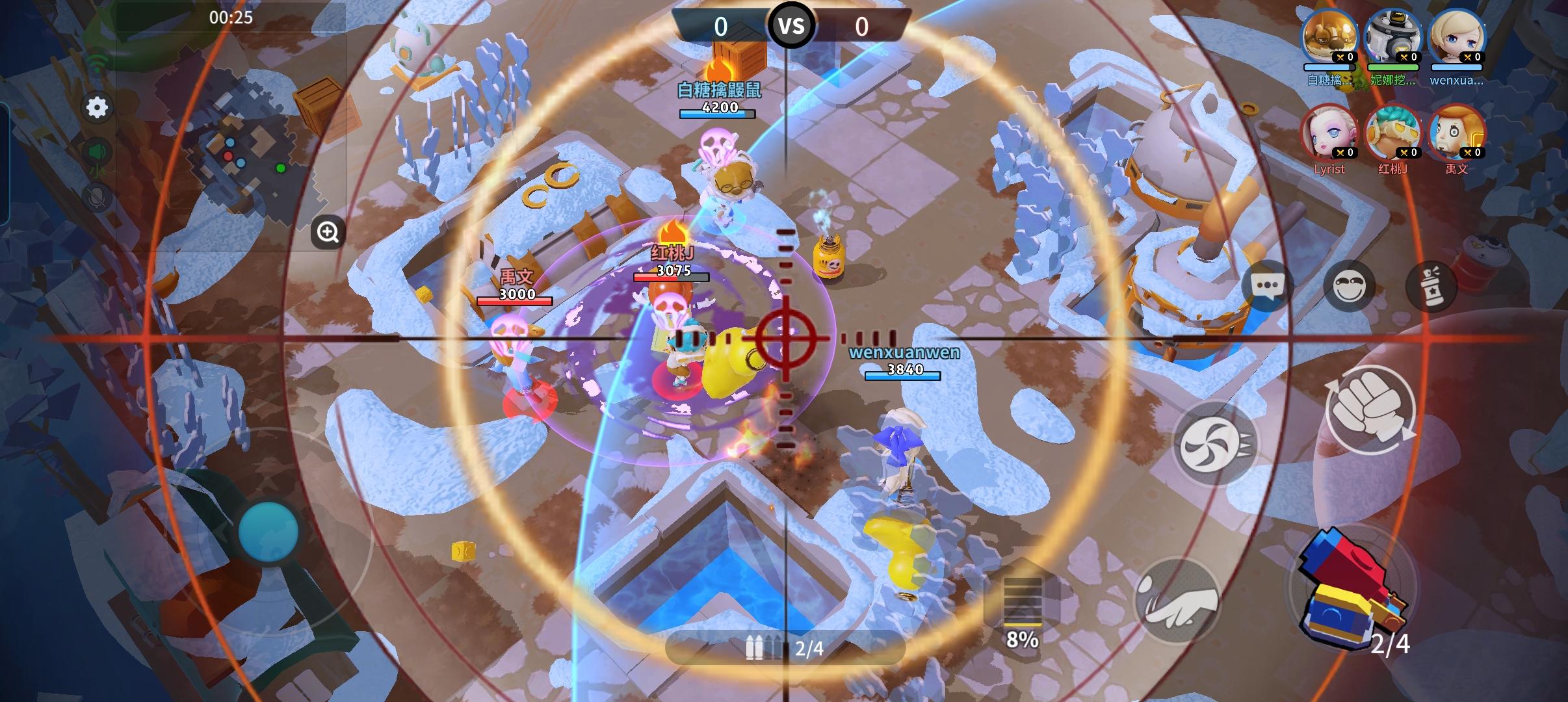1568x702 pixels.
Task: Toggle the green speaker voice volume
Action: click(x=96, y=151)
